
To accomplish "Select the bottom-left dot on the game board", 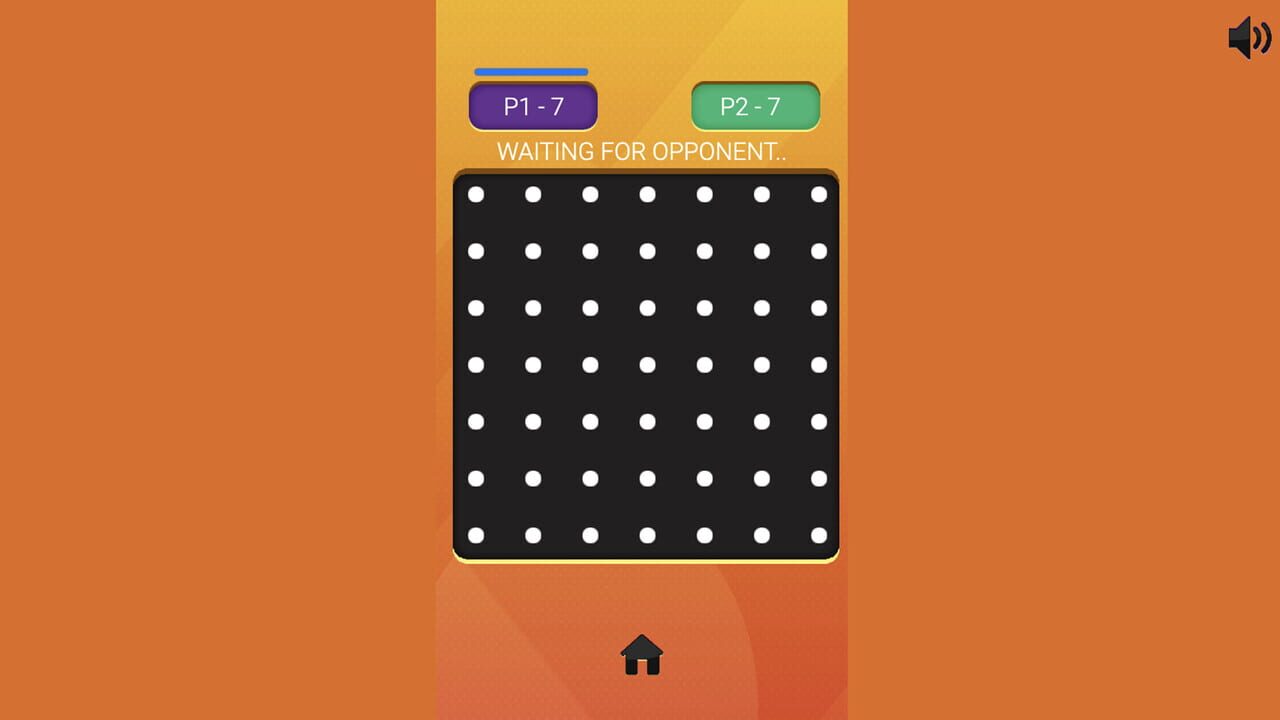I will (475, 535).
